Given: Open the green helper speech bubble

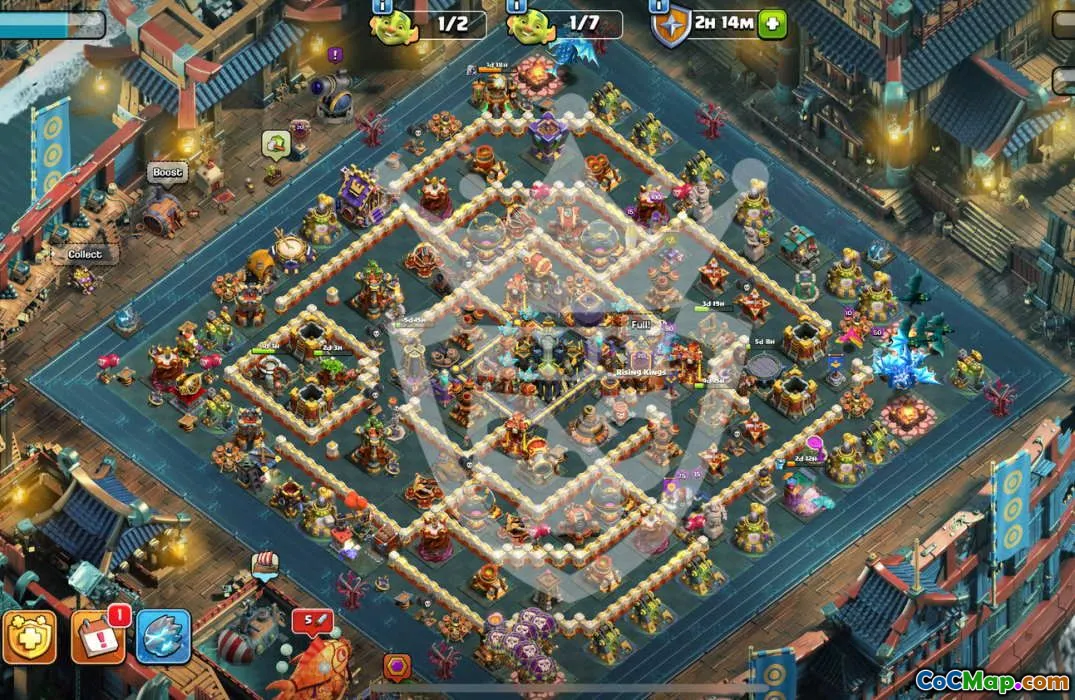Looking at the screenshot, I should [276, 144].
